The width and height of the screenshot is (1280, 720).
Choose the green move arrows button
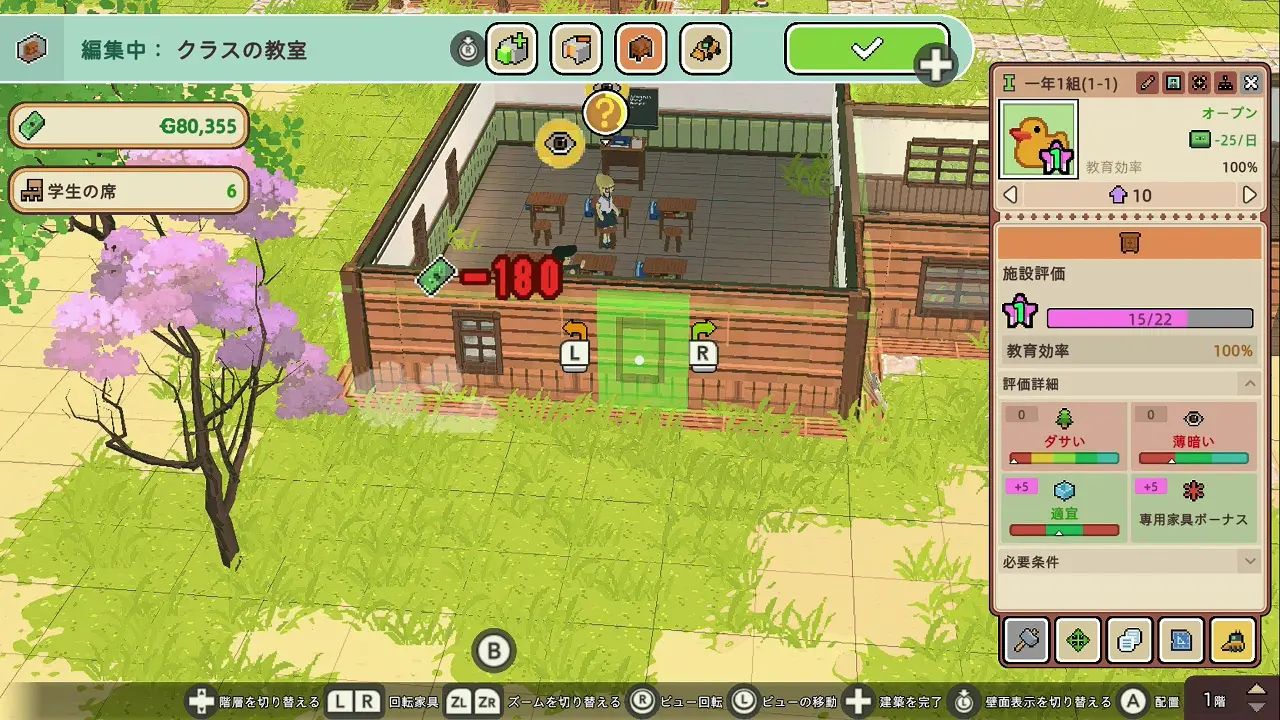click(1078, 640)
